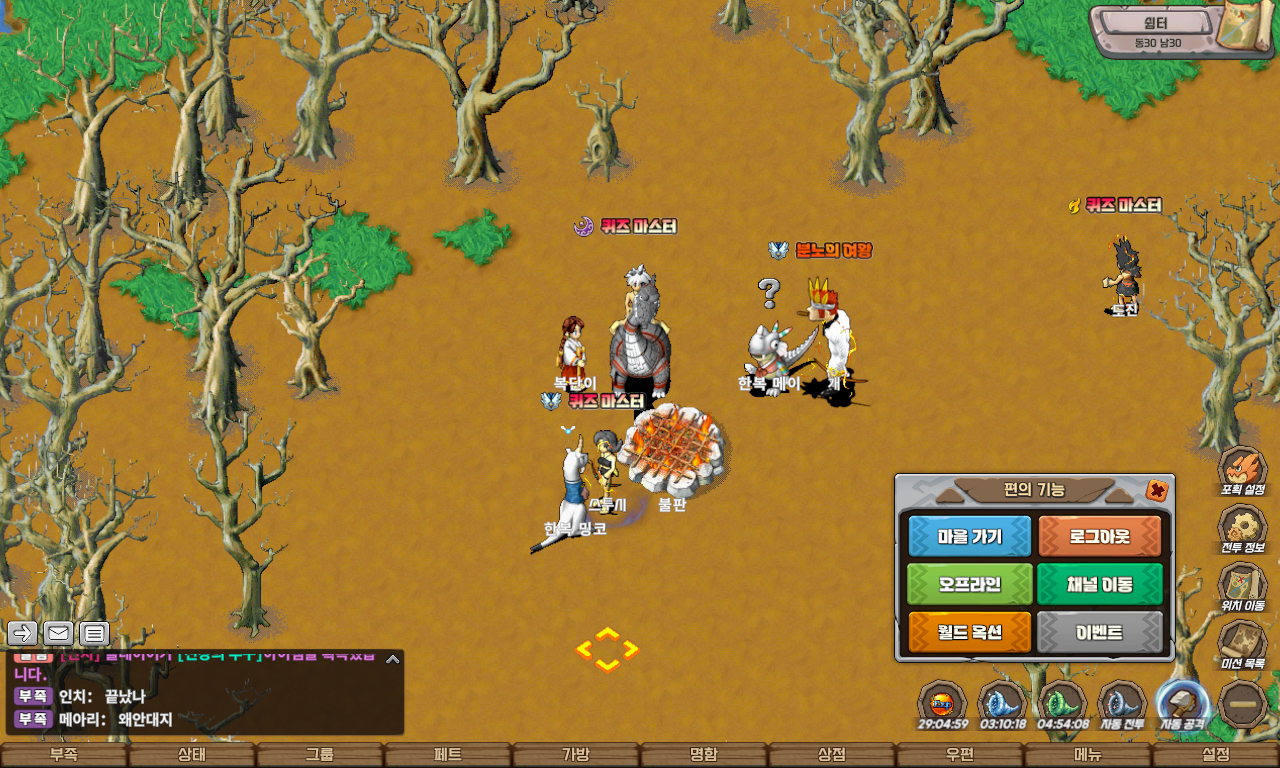Screen dimensions: 1280x768
Task: Choose 마을 가기 to return to town
Action: tap(969, 537)
